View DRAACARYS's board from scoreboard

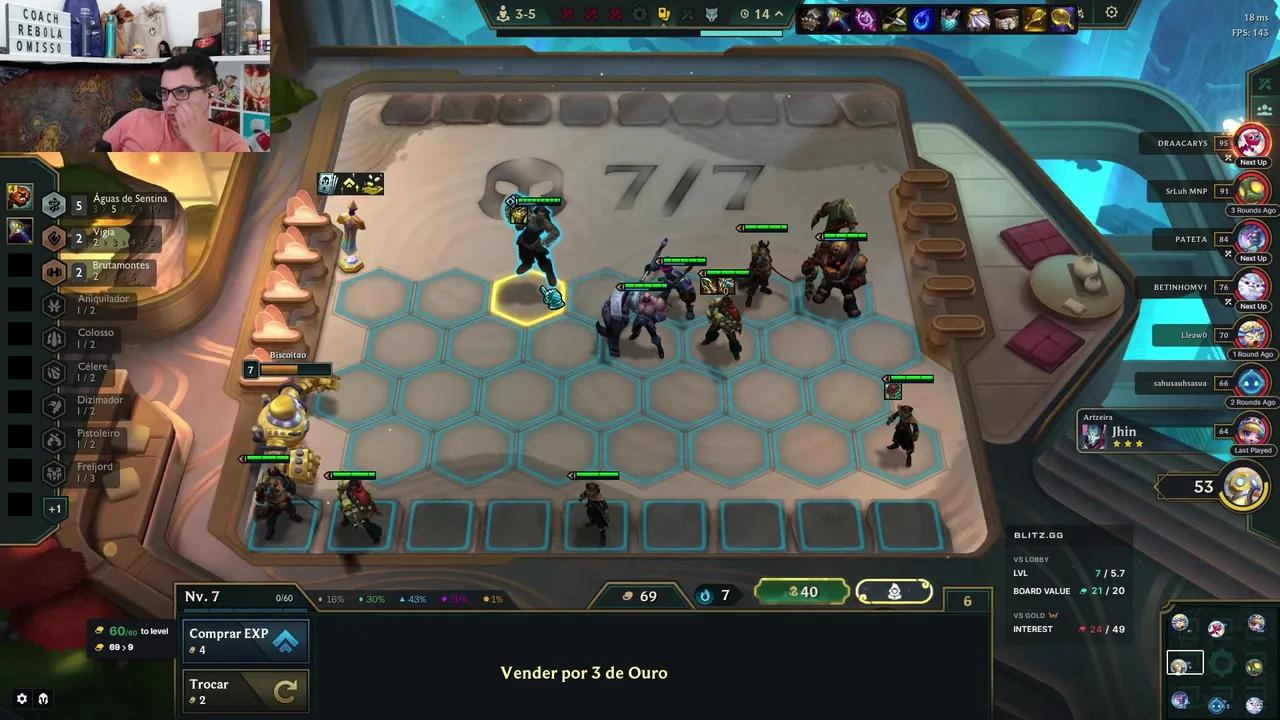coord(1251,143)
